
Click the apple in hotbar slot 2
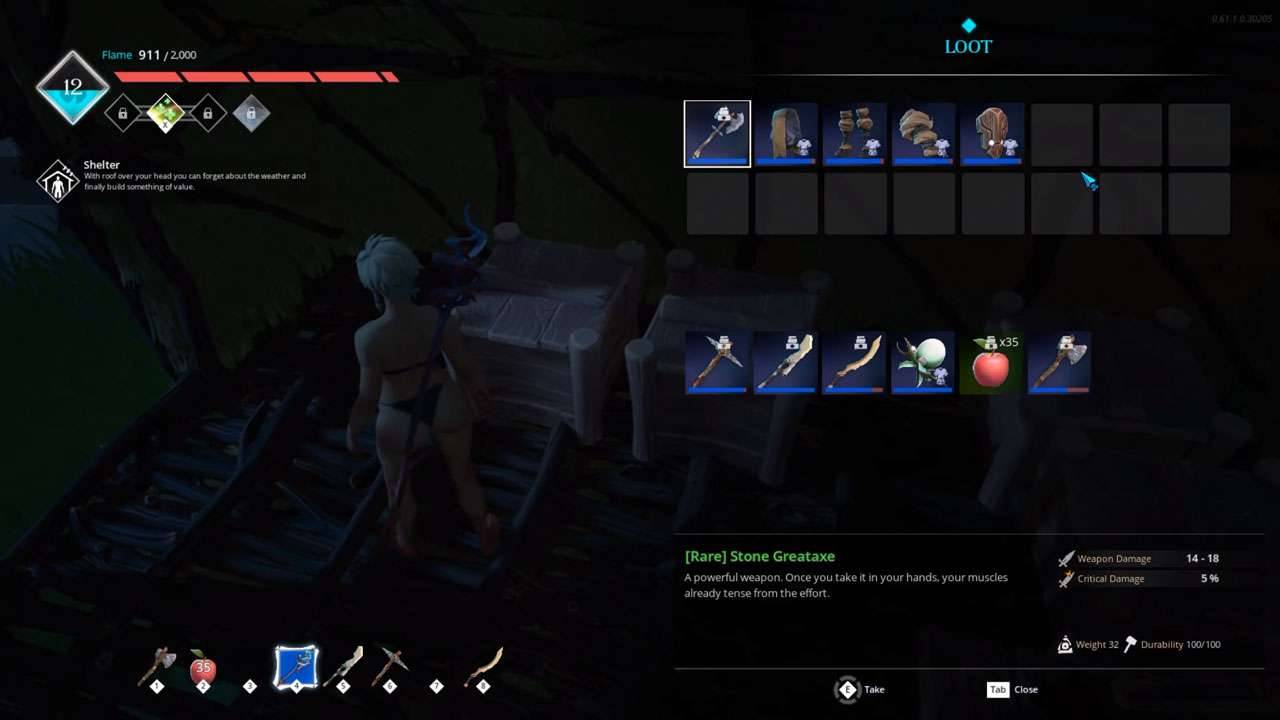[x=203, y=668]
